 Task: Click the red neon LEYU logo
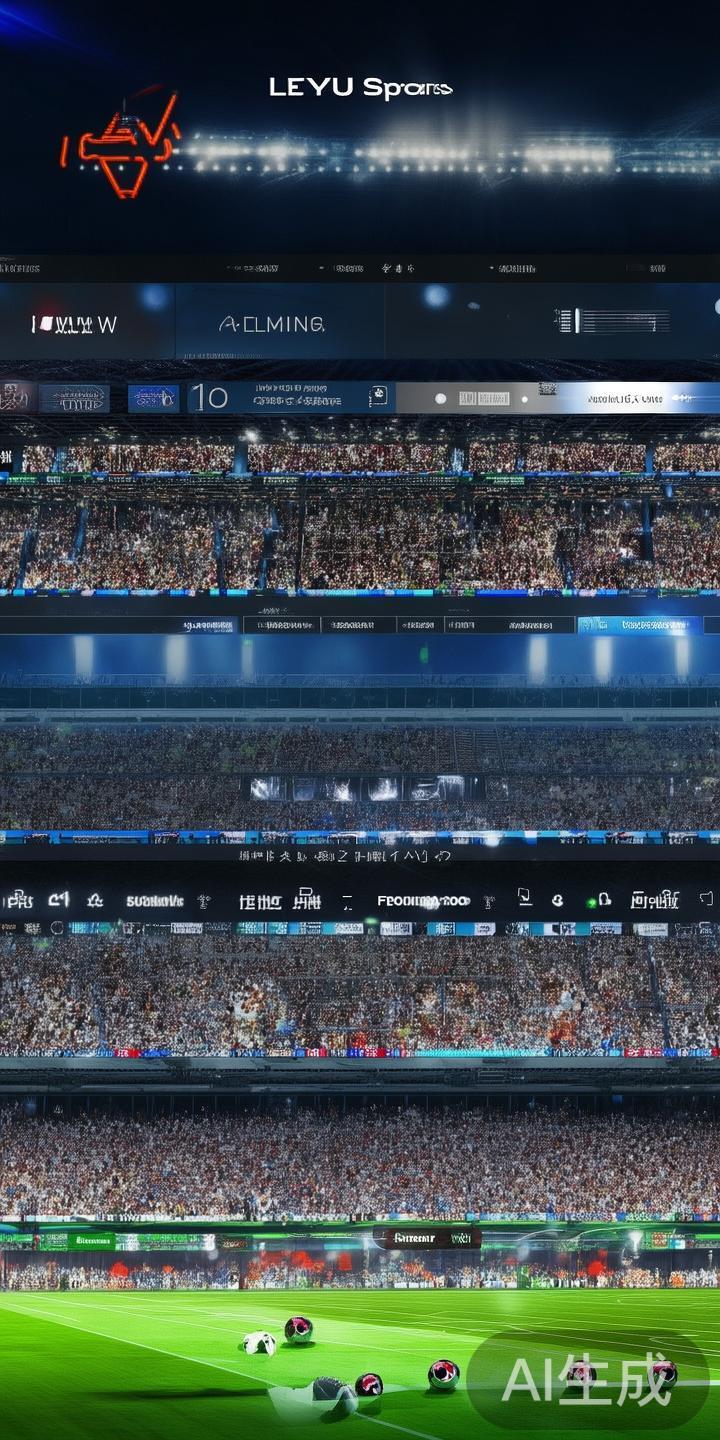(122, 145)
